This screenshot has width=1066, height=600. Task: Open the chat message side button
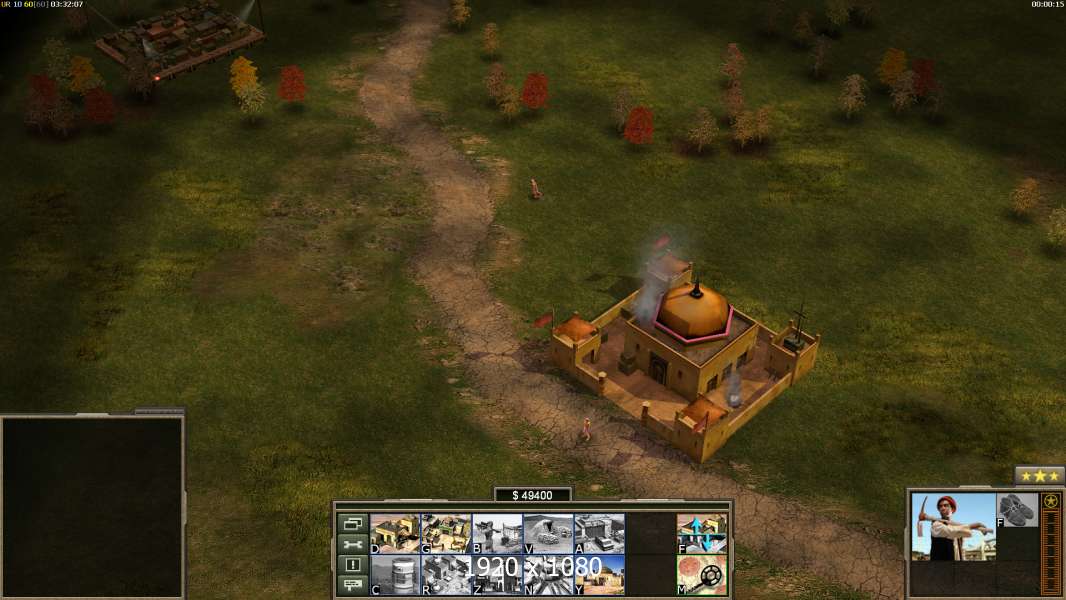[x=352, y=585]
